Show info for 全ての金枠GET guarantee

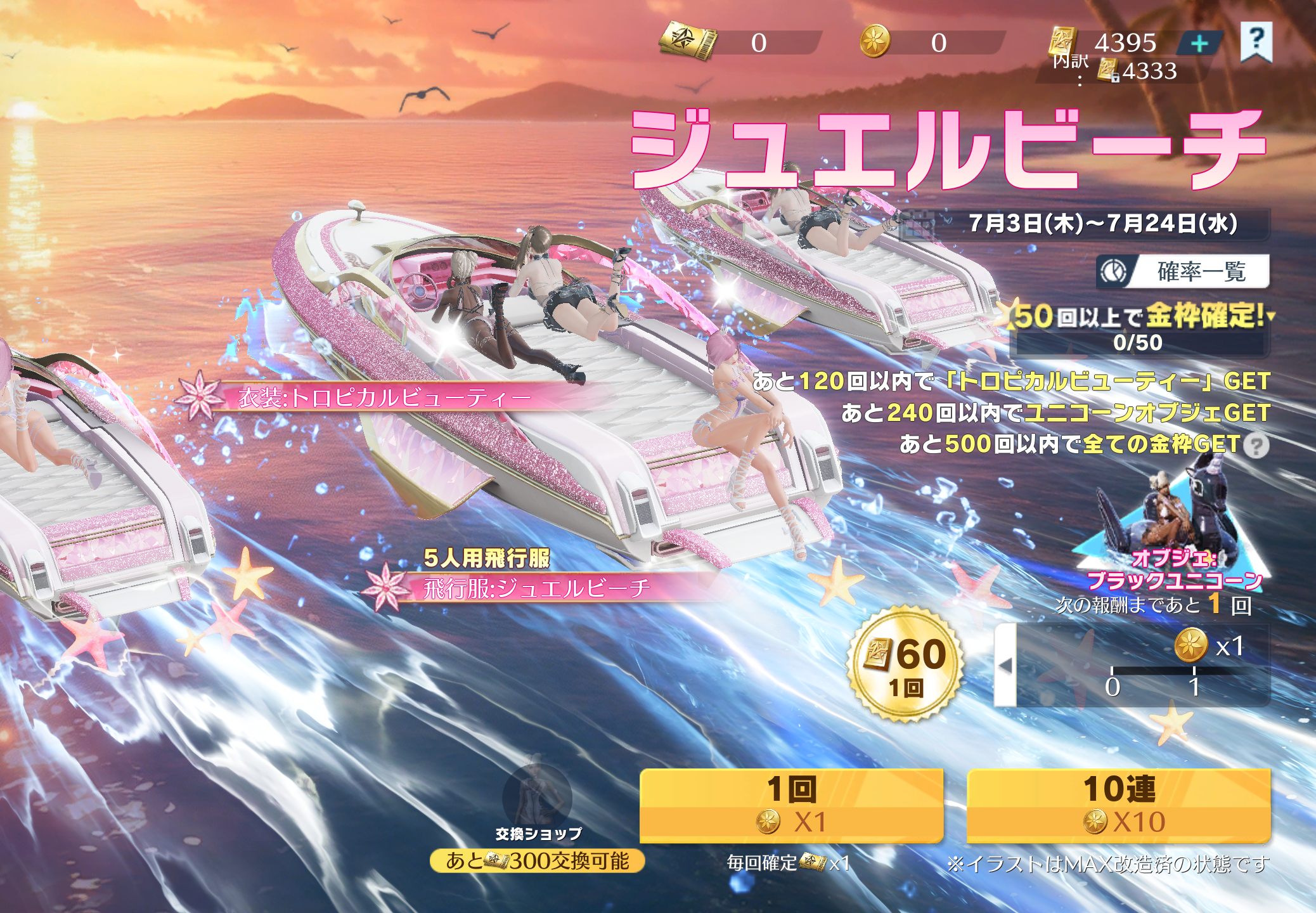1256,445
